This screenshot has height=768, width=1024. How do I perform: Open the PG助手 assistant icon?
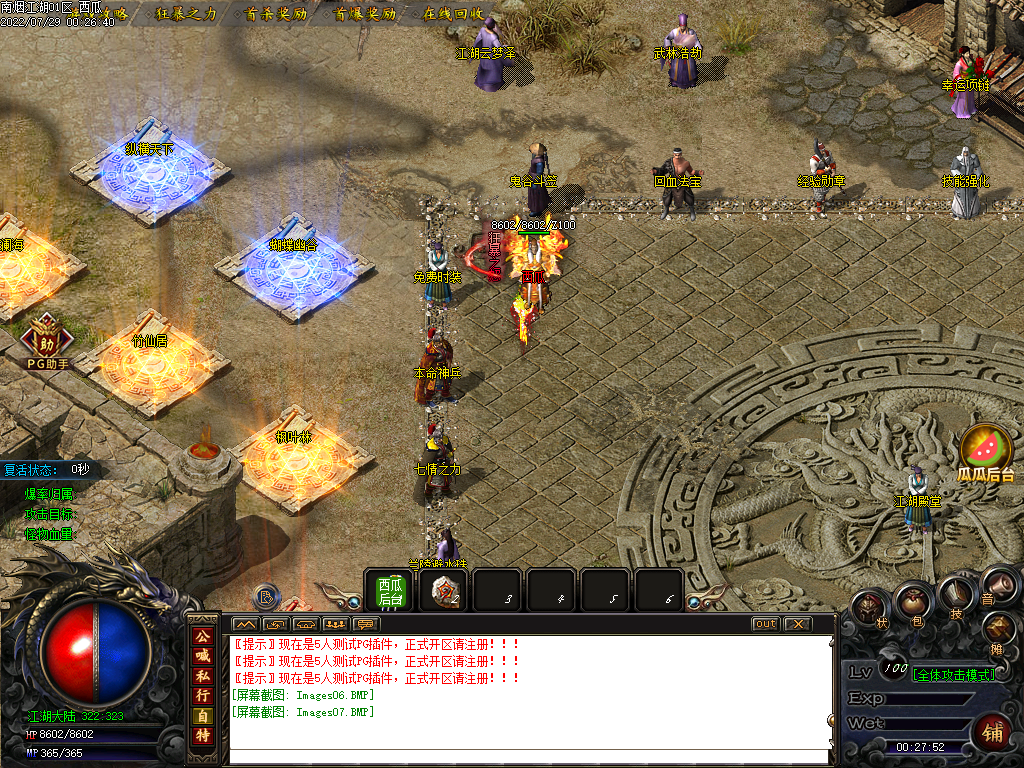pos(47,338)
